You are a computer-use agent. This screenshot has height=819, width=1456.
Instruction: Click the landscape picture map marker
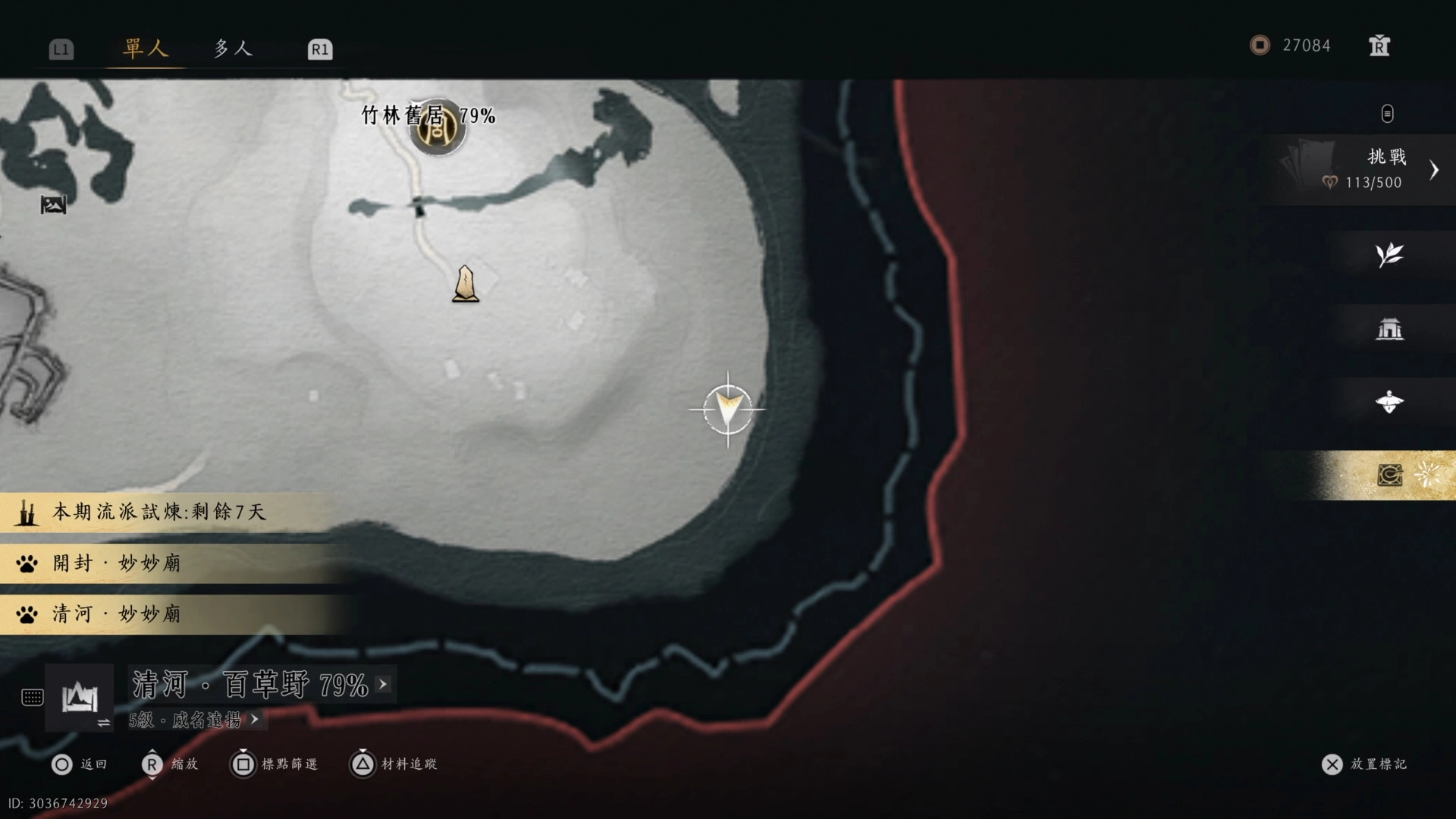pyautogui.click(x=53, y=205)
